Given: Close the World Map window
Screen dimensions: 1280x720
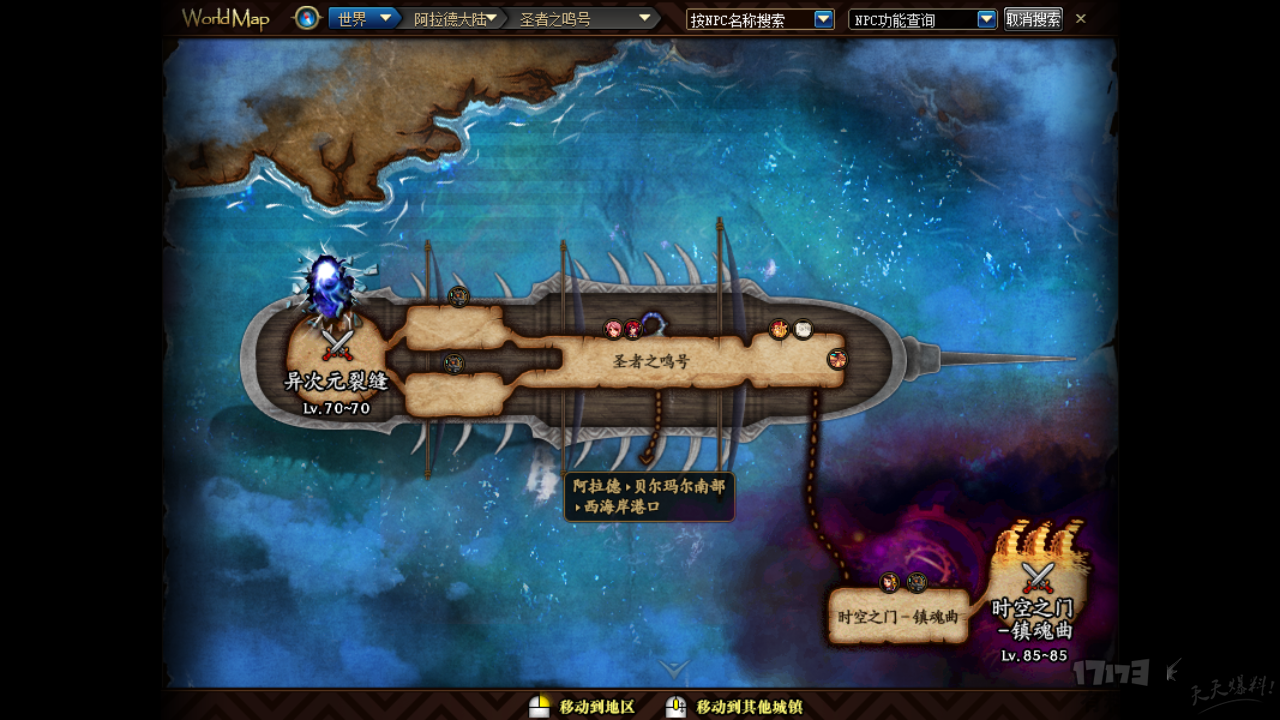Looking at the screenshot, I should point(1081,19).
